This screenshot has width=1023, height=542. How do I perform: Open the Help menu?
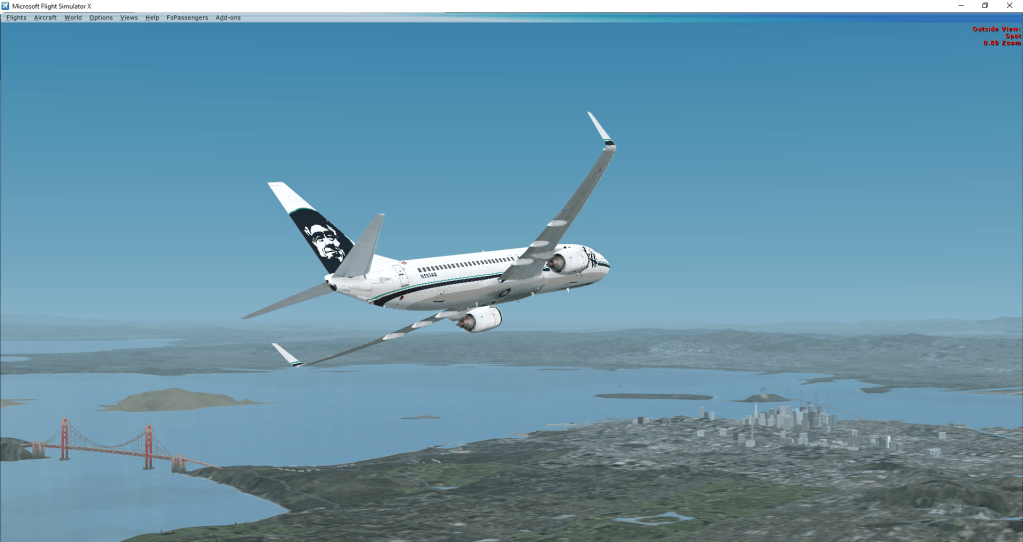tap(152, 17)
